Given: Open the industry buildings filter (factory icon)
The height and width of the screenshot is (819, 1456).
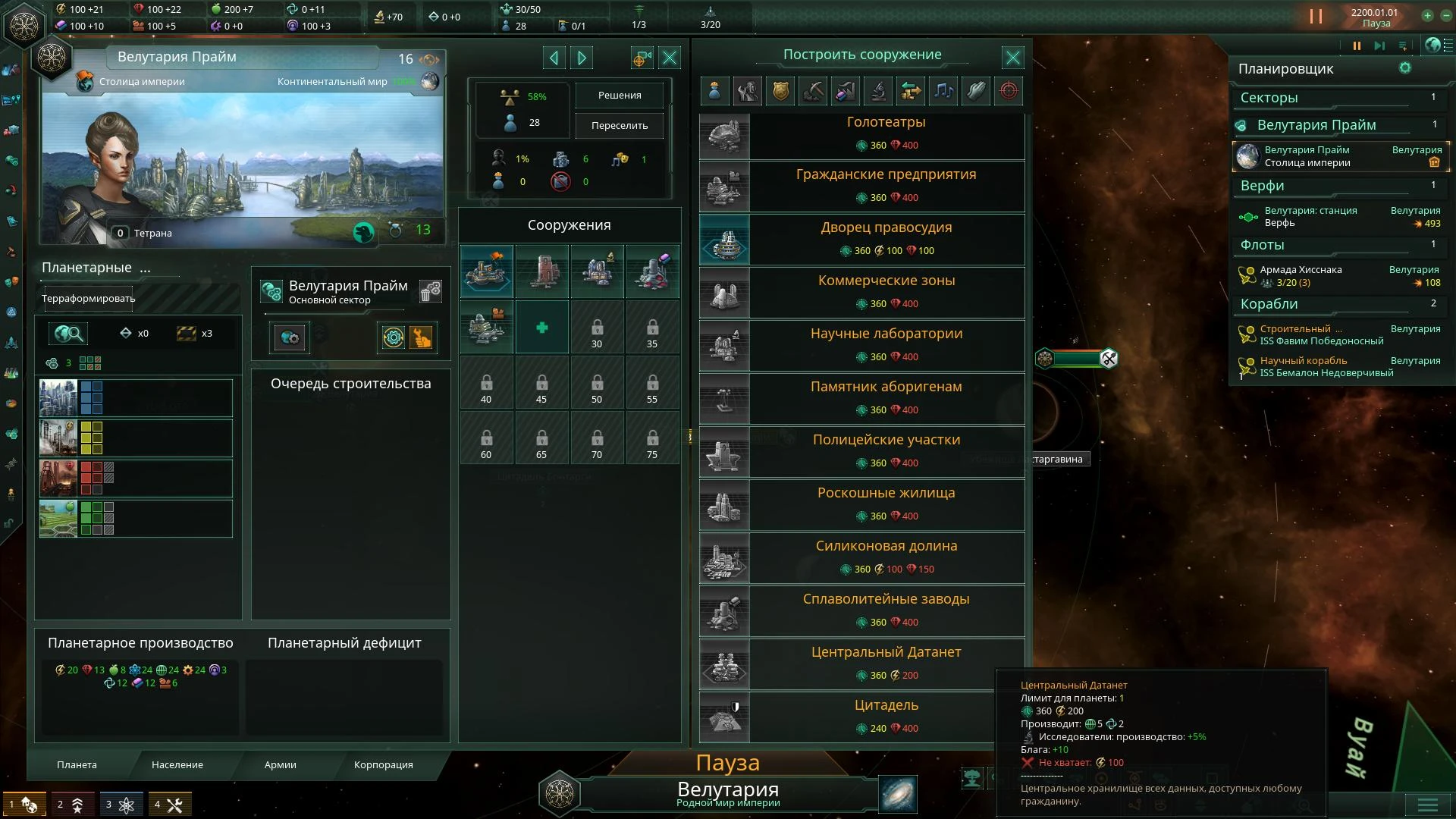Looking at the screenshot, I should point(846,91).
